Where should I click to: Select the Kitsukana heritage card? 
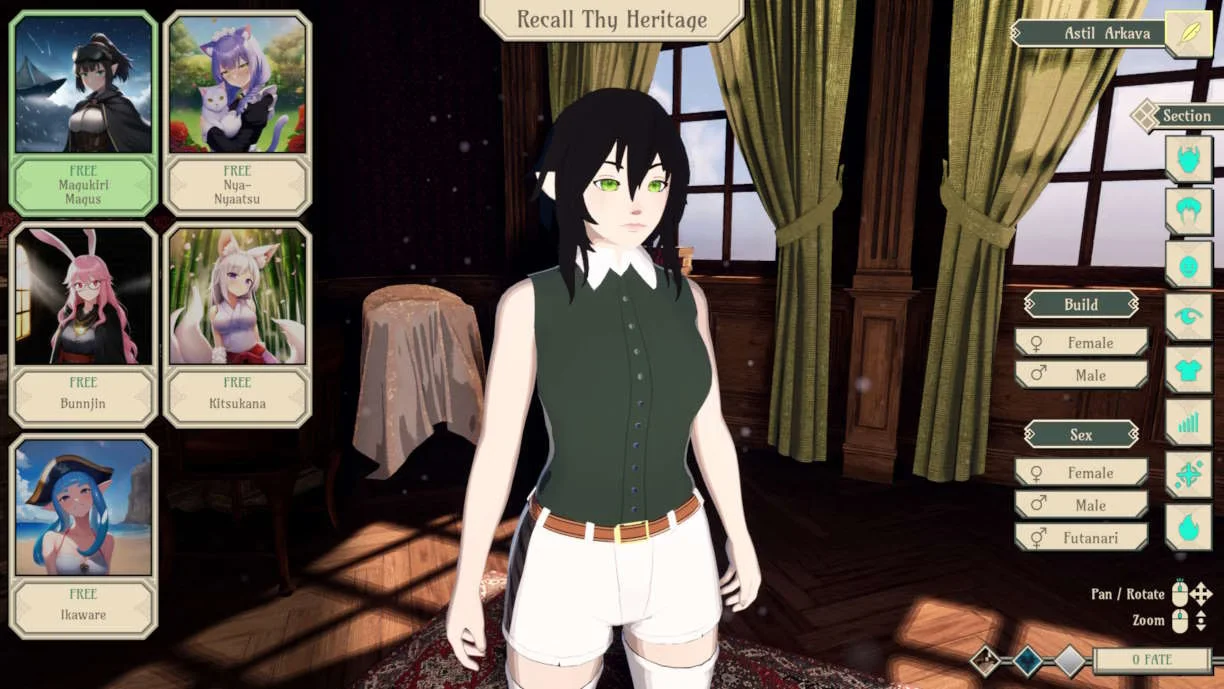click(x=237, y=325)
